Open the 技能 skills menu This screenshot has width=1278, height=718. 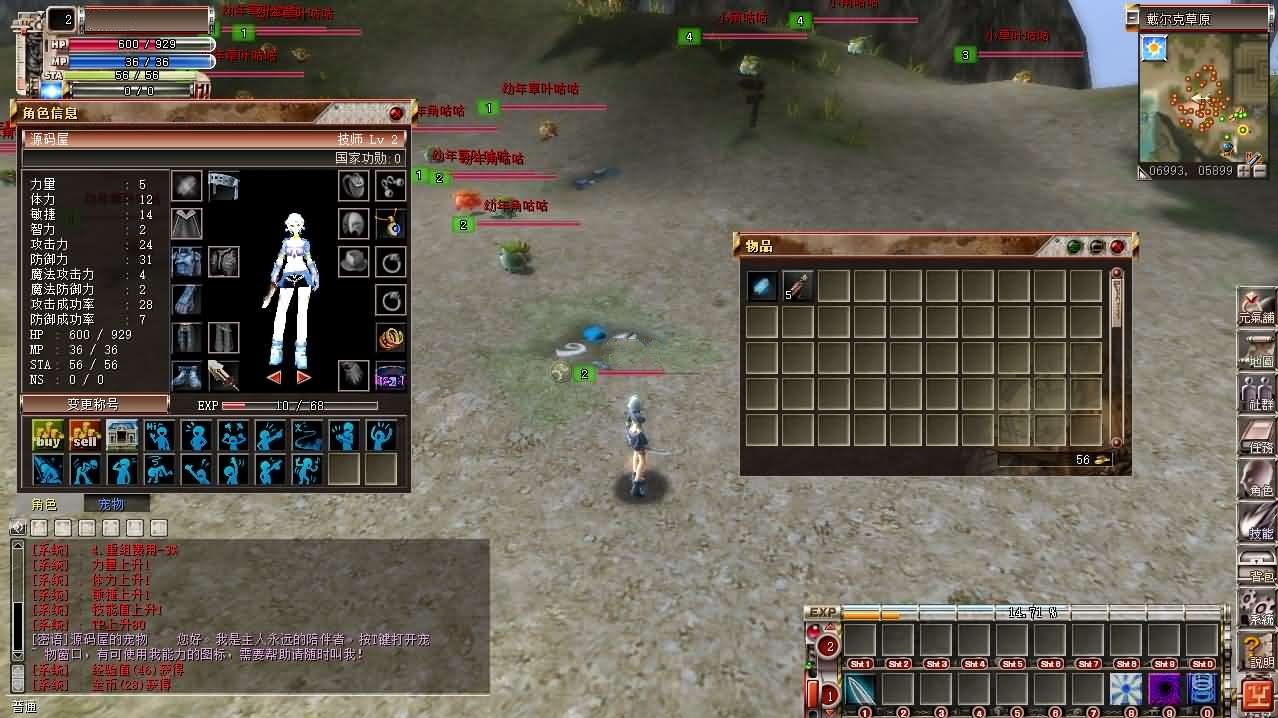click(x=1257, y=523)
